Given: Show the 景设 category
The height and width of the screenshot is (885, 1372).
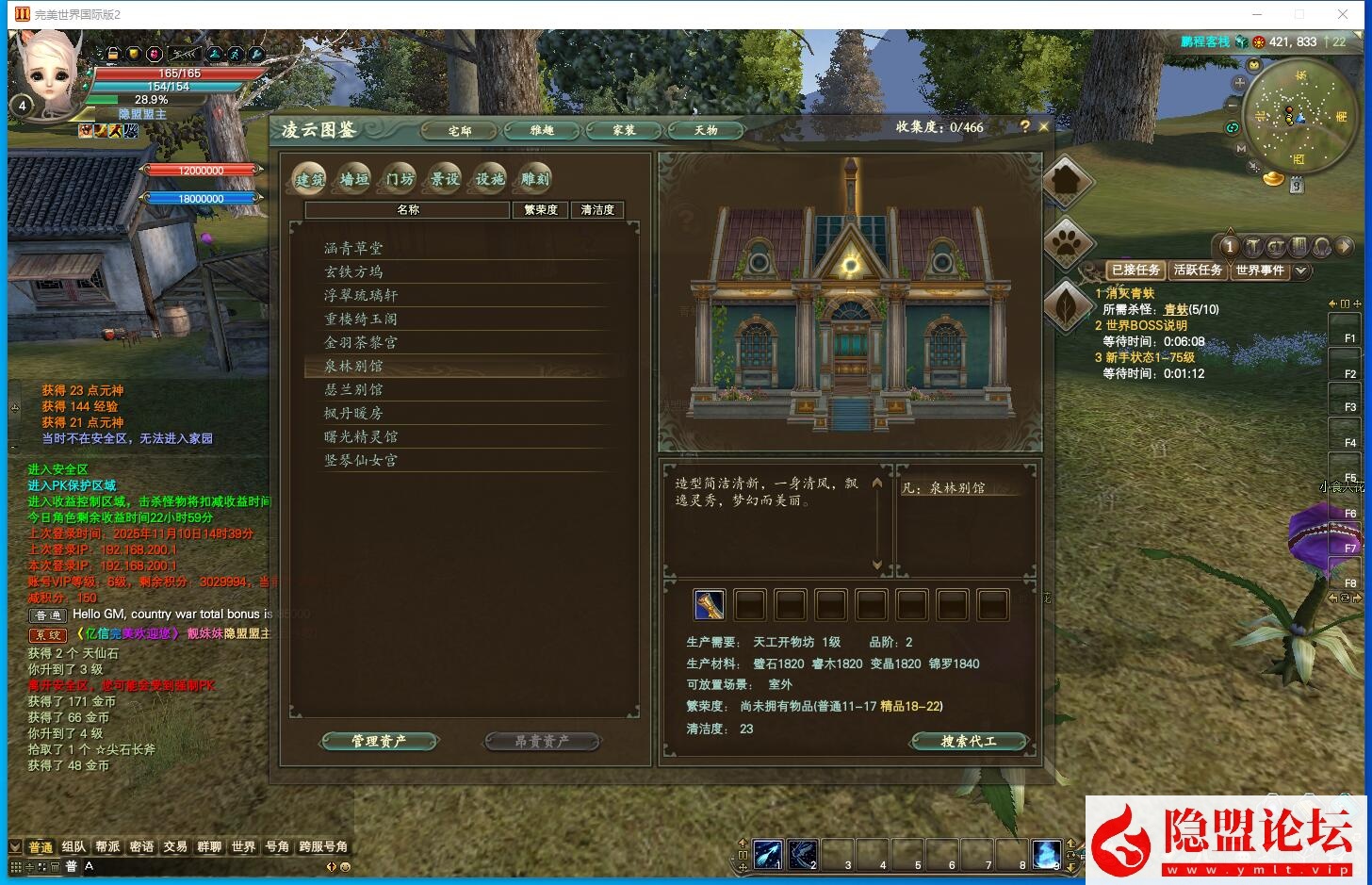Looking at the screenshot, I should point(445,179).
